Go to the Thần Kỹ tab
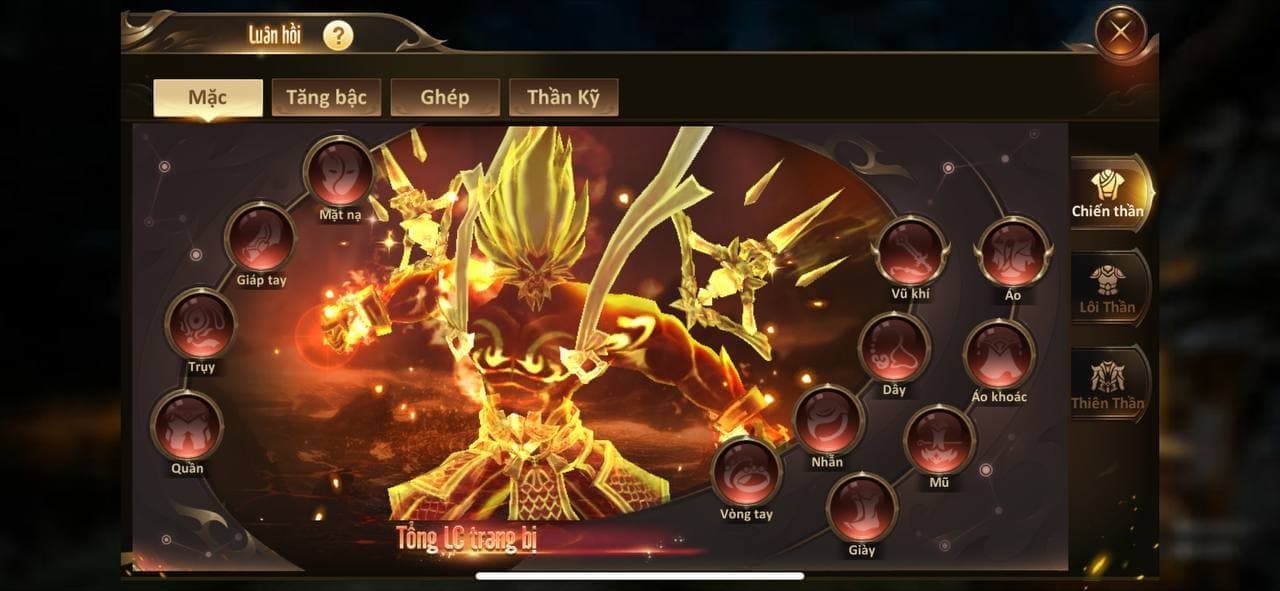This screenshot has width=1280, height=591. tap(564, 98)
